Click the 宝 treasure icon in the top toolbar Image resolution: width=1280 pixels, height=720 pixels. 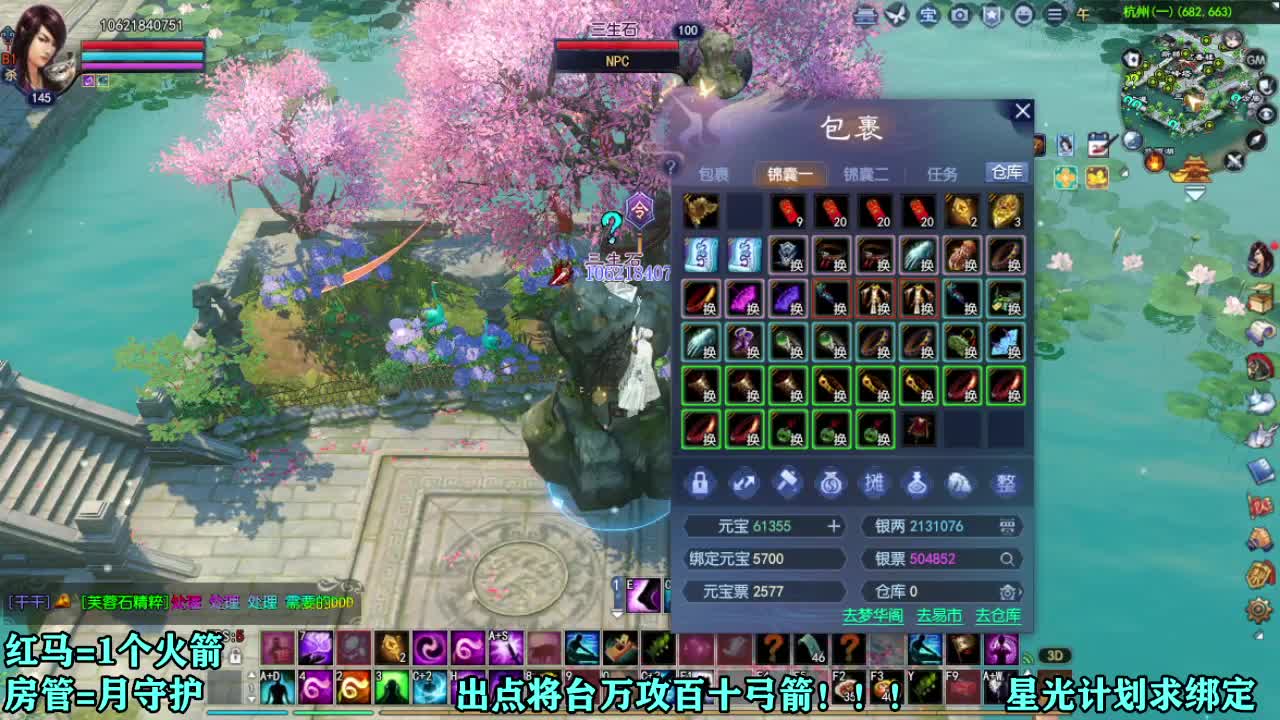pyautogui.click(x=926, y=15)
